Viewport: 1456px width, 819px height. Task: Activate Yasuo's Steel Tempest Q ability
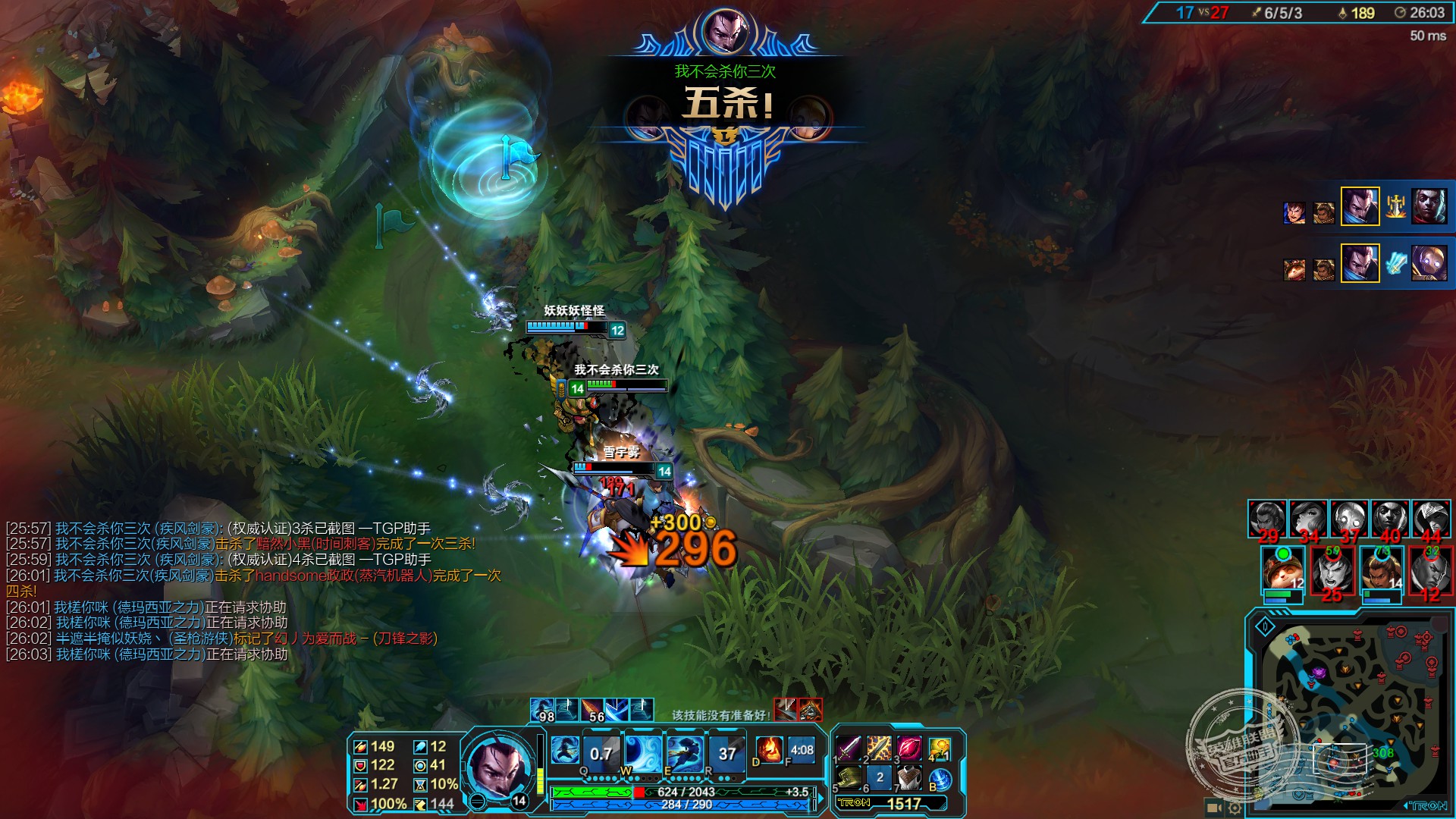pyautogui.click(x=601, y=752)
